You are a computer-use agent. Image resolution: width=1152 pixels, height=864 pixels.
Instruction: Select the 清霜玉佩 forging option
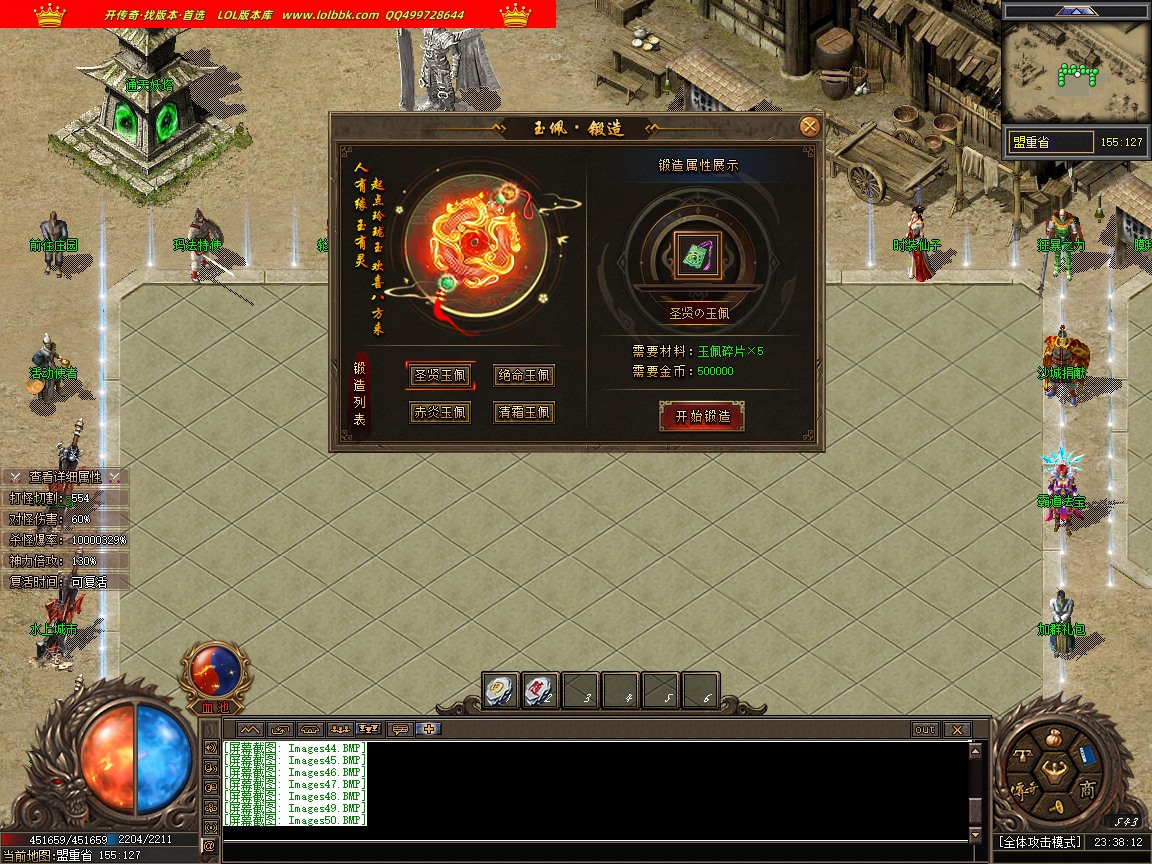tap(524, 412)
